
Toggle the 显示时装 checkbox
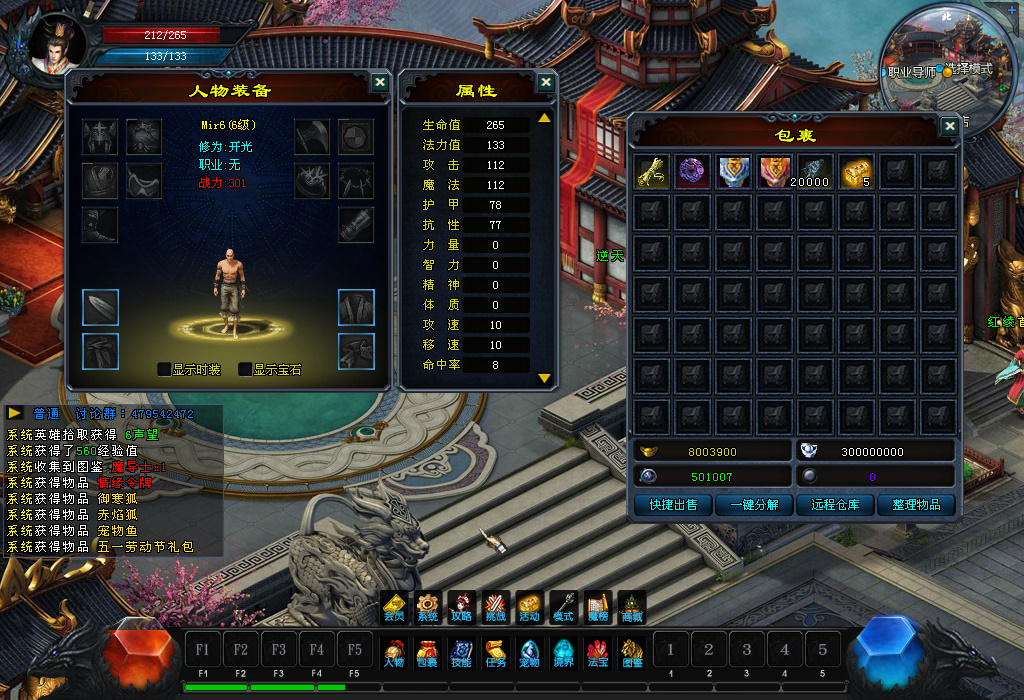click(164, 369)
